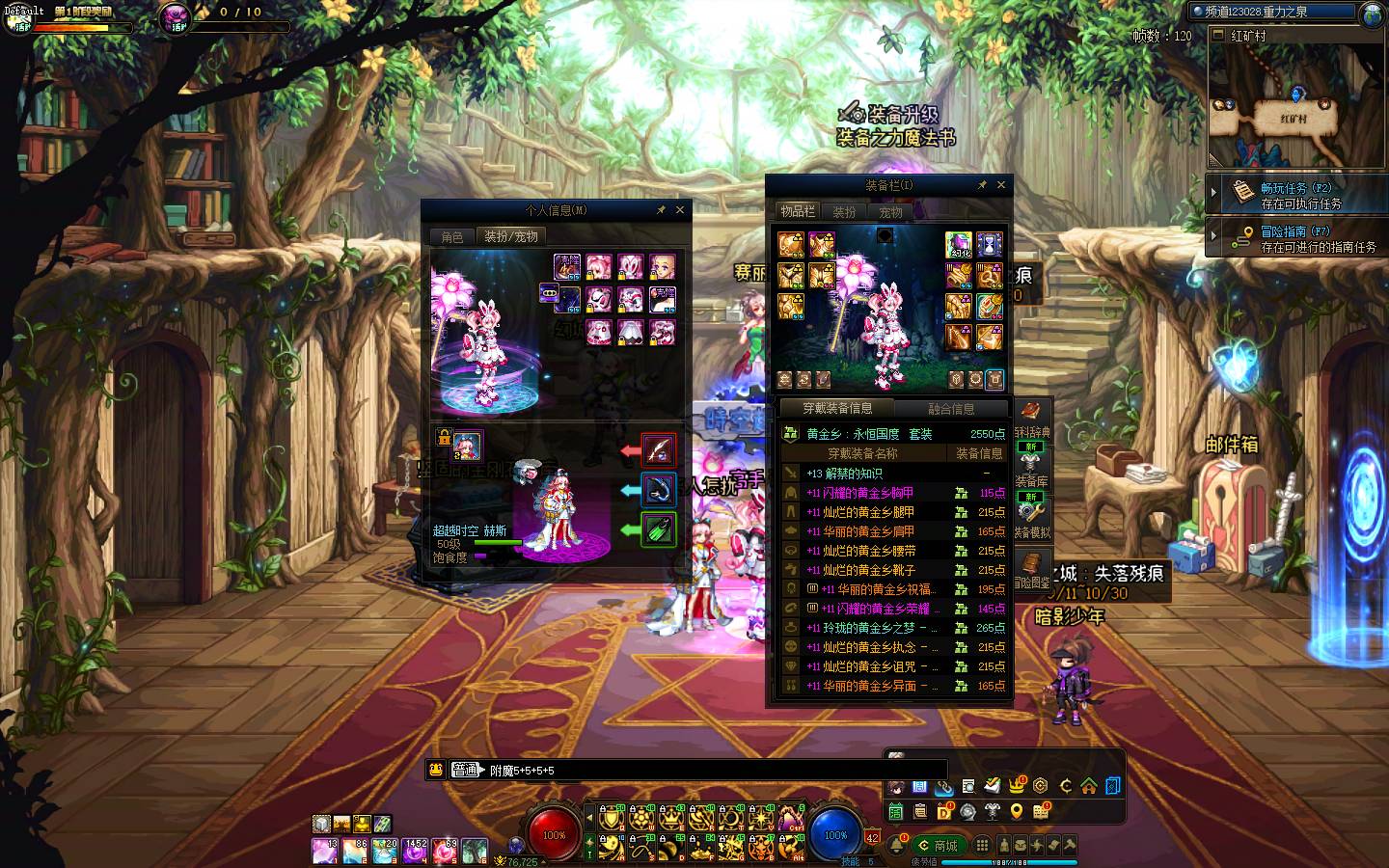Open the 宠物 tab in equipment window

[x=890, y=211]
